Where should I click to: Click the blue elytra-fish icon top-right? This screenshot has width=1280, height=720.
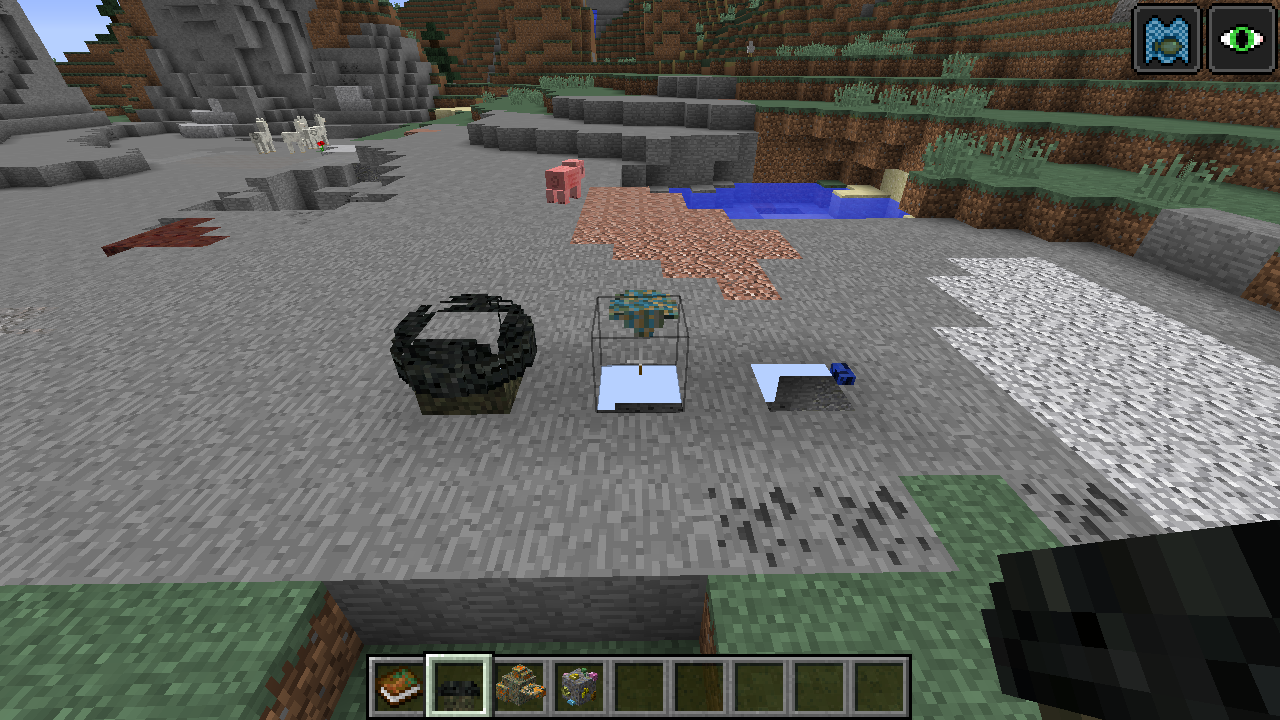point(1165,38)
